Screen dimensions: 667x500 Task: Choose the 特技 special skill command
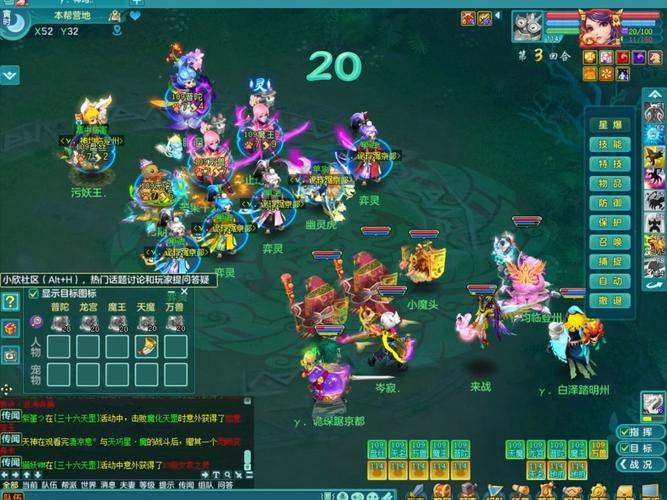[610, 164]
